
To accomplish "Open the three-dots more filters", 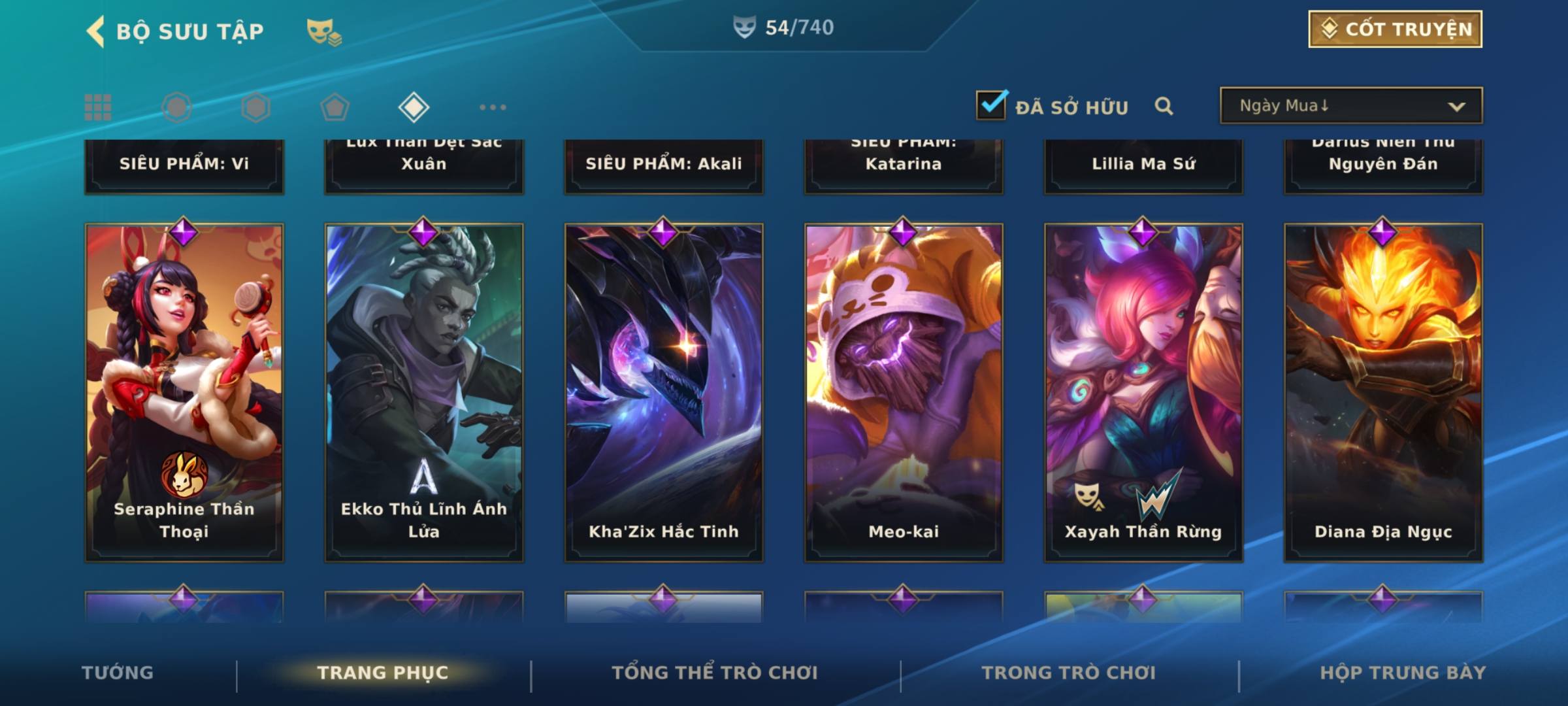I will pyautogui.click(x=493, y=107).
